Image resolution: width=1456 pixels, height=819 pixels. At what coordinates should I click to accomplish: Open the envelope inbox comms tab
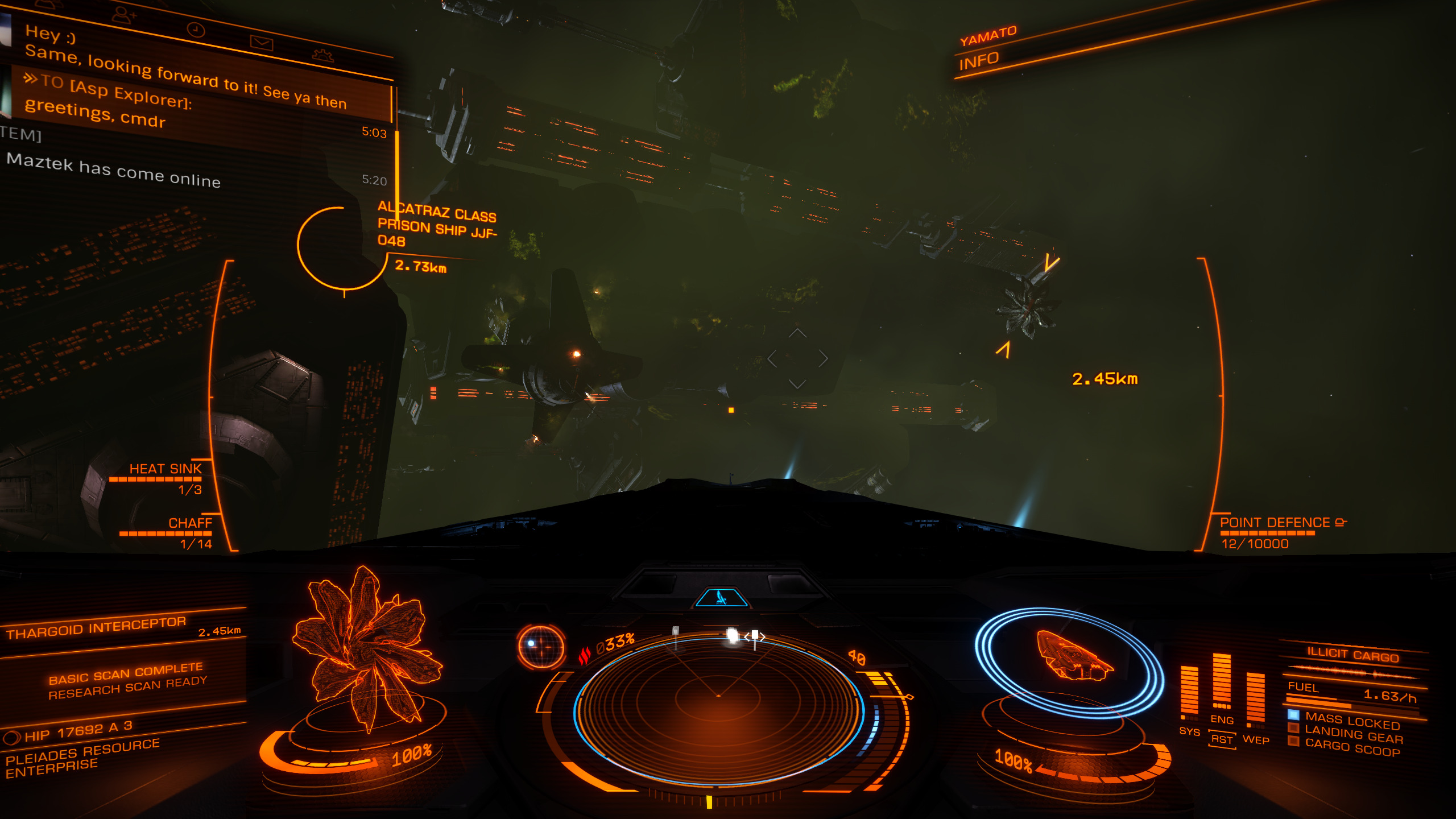[x=261, y=43]
